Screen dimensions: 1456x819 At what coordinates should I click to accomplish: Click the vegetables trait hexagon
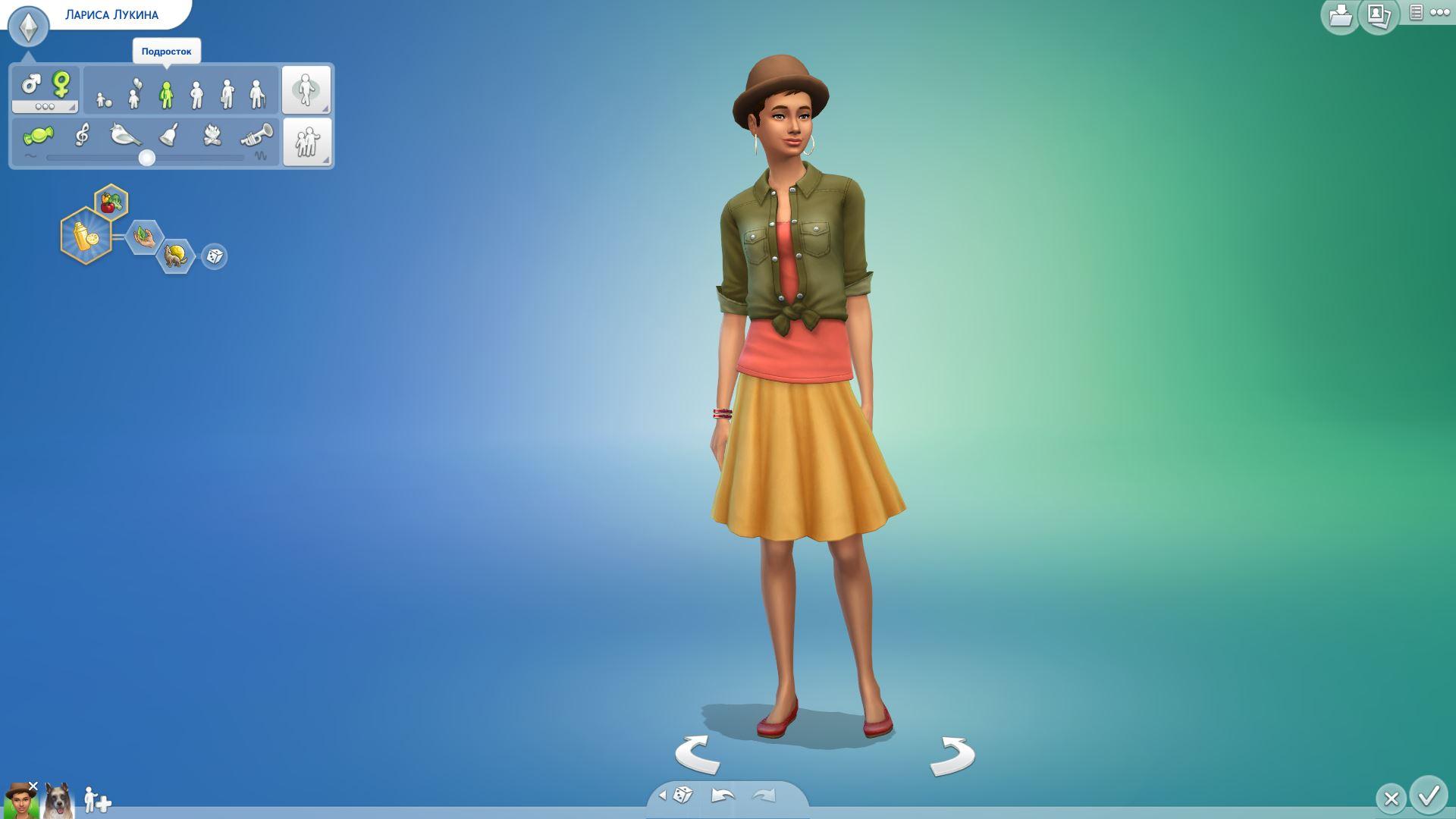tap(111, 202)
